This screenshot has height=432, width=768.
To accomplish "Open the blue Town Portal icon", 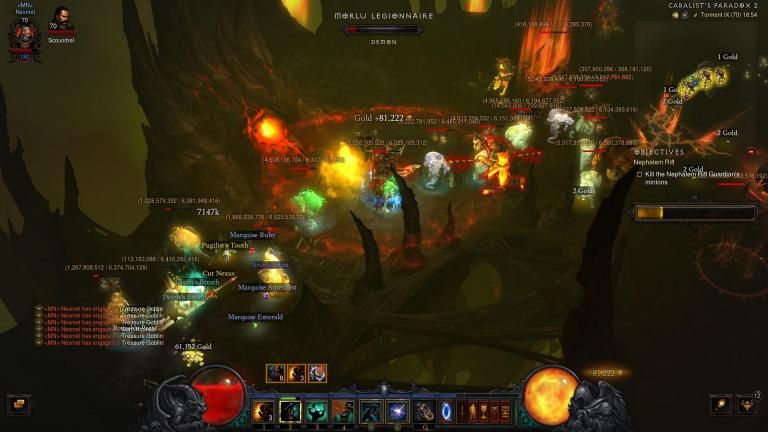I will tap(446, 411).
